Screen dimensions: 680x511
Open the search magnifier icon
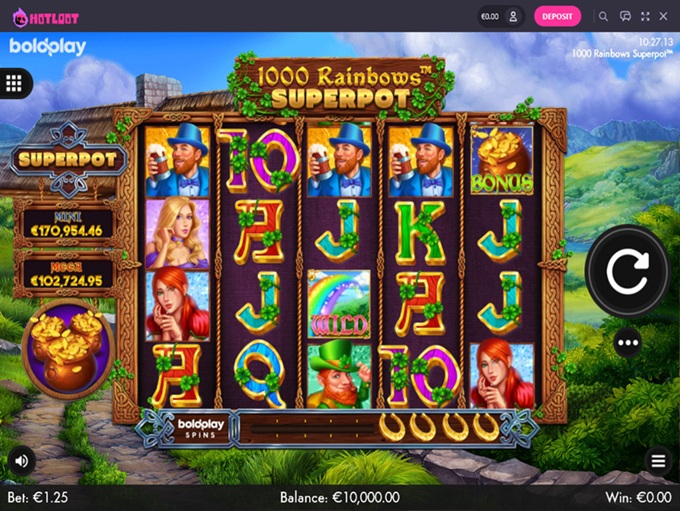603,16
